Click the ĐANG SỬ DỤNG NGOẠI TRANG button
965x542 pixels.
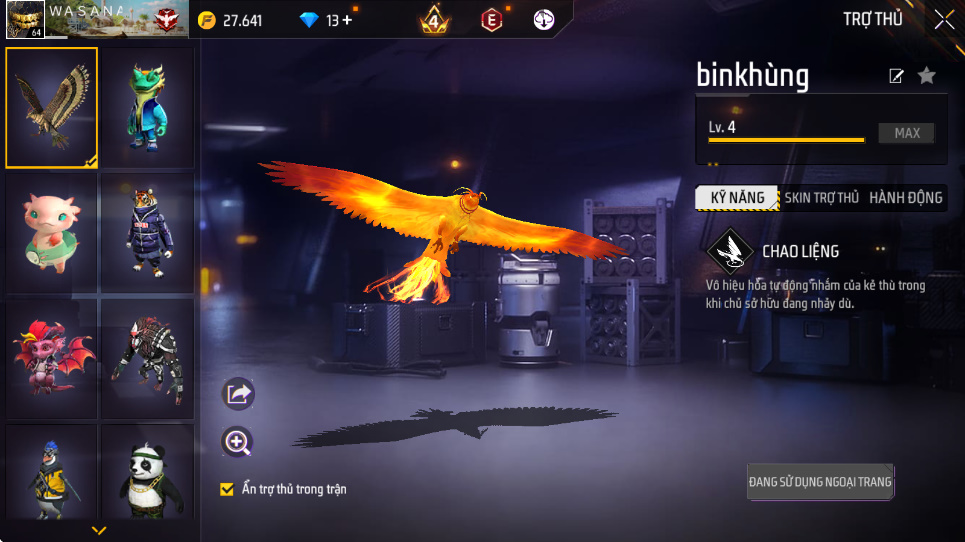[x=820, y=482]
